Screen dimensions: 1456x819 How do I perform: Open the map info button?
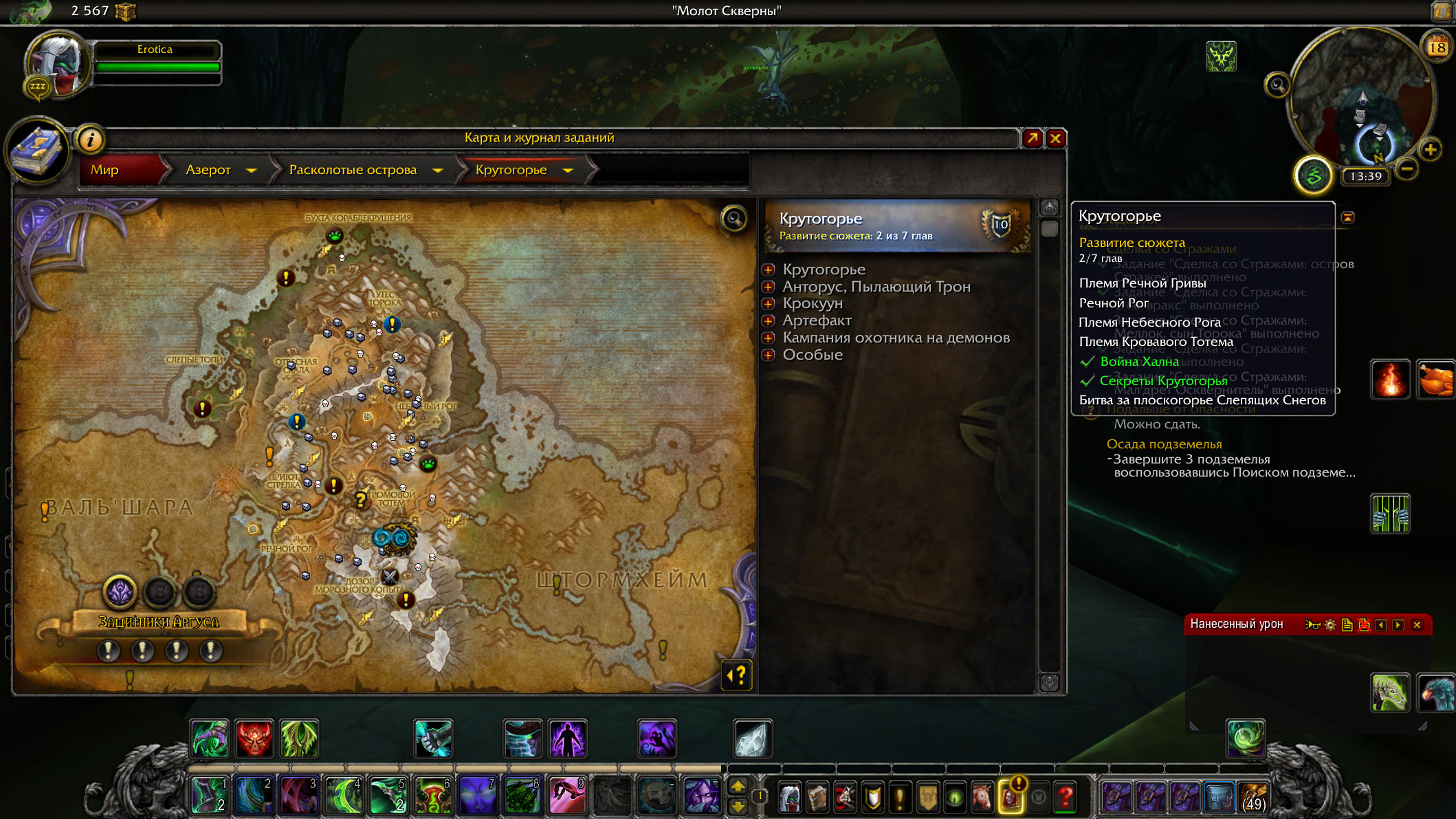(90, 140)
